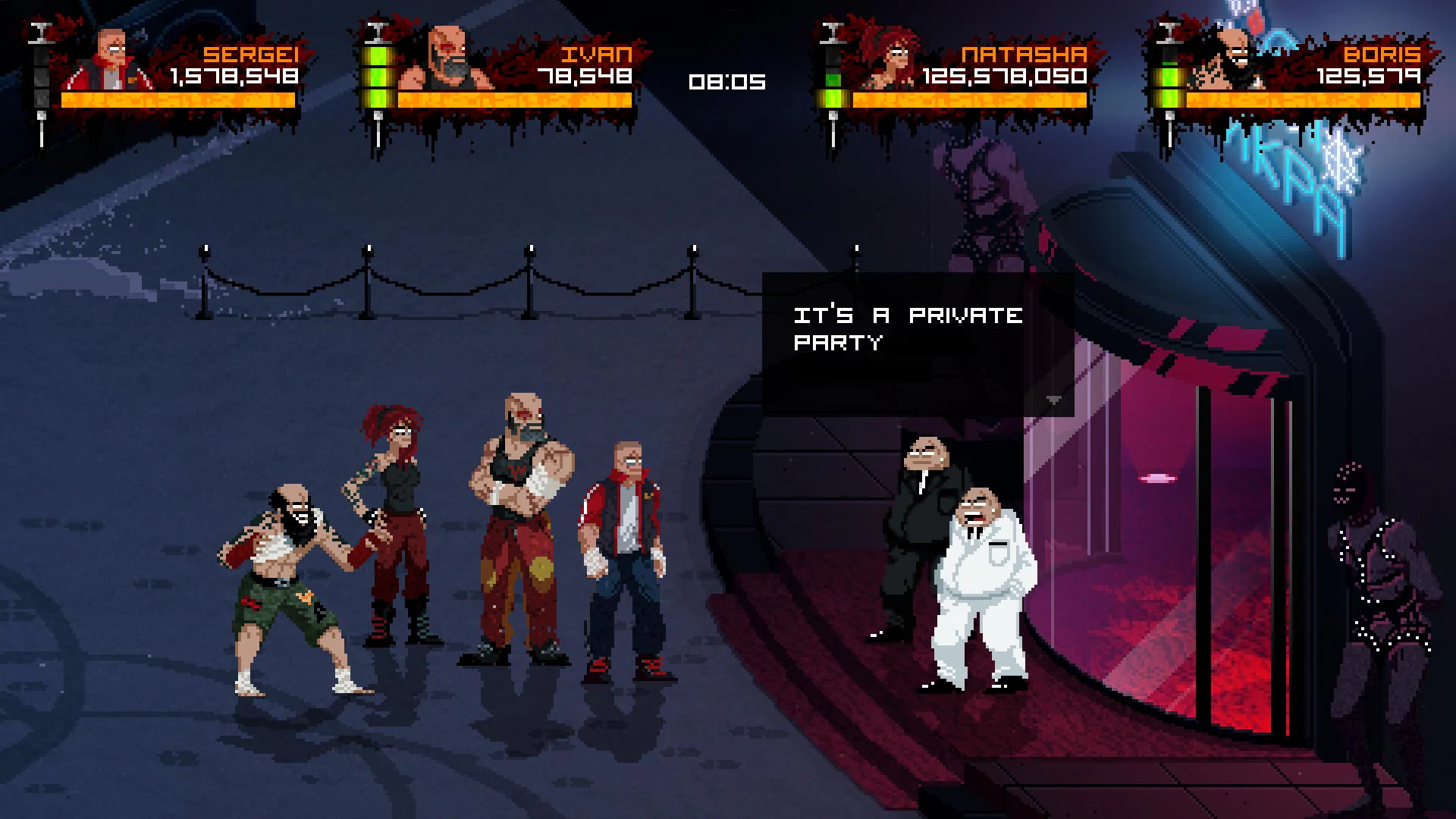Click Ivan's score value 78,548
1456x819 pixels.
(584, 76)
